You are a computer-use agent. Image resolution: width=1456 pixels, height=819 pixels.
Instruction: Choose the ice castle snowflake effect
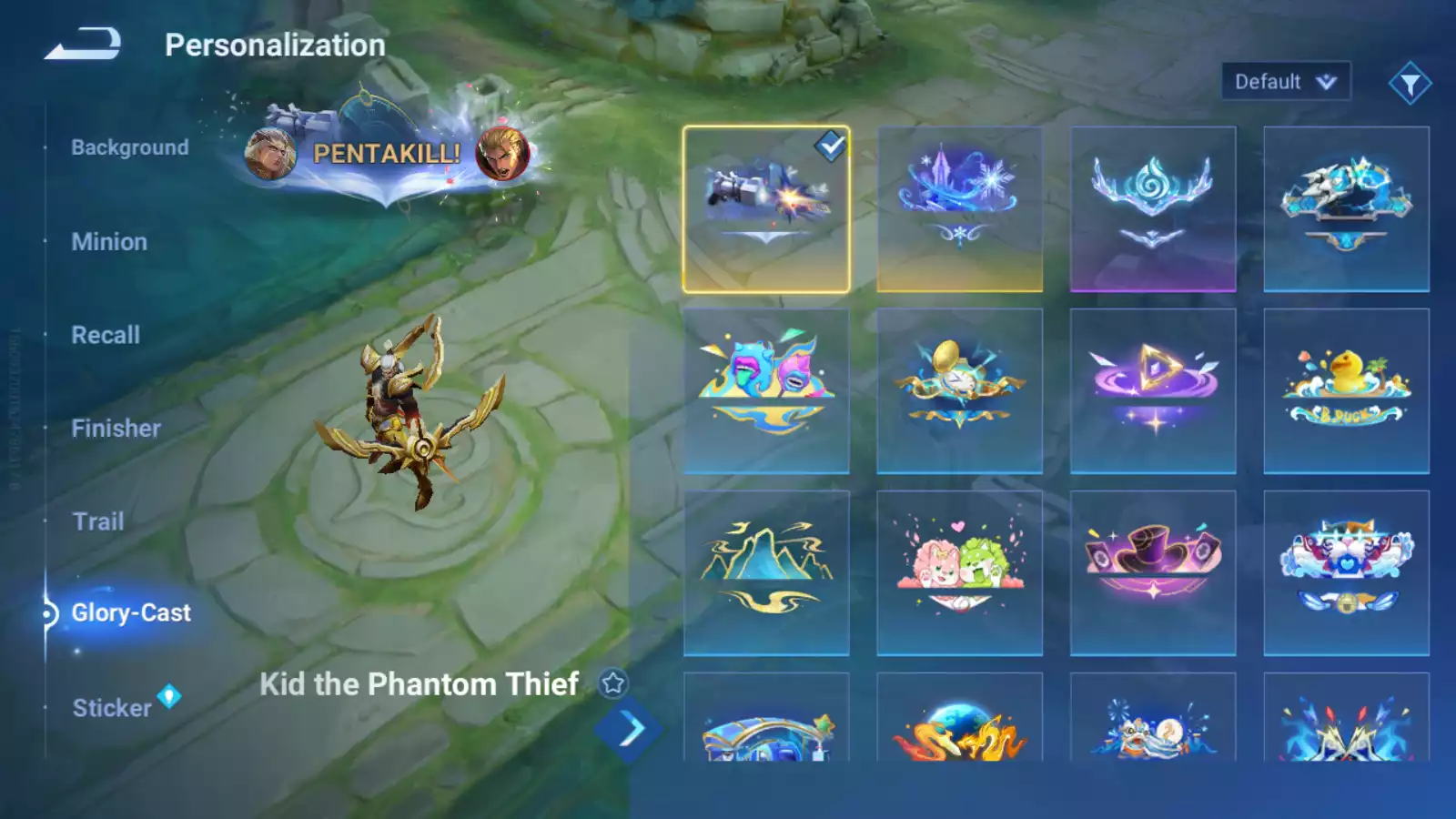click(959, 209)
